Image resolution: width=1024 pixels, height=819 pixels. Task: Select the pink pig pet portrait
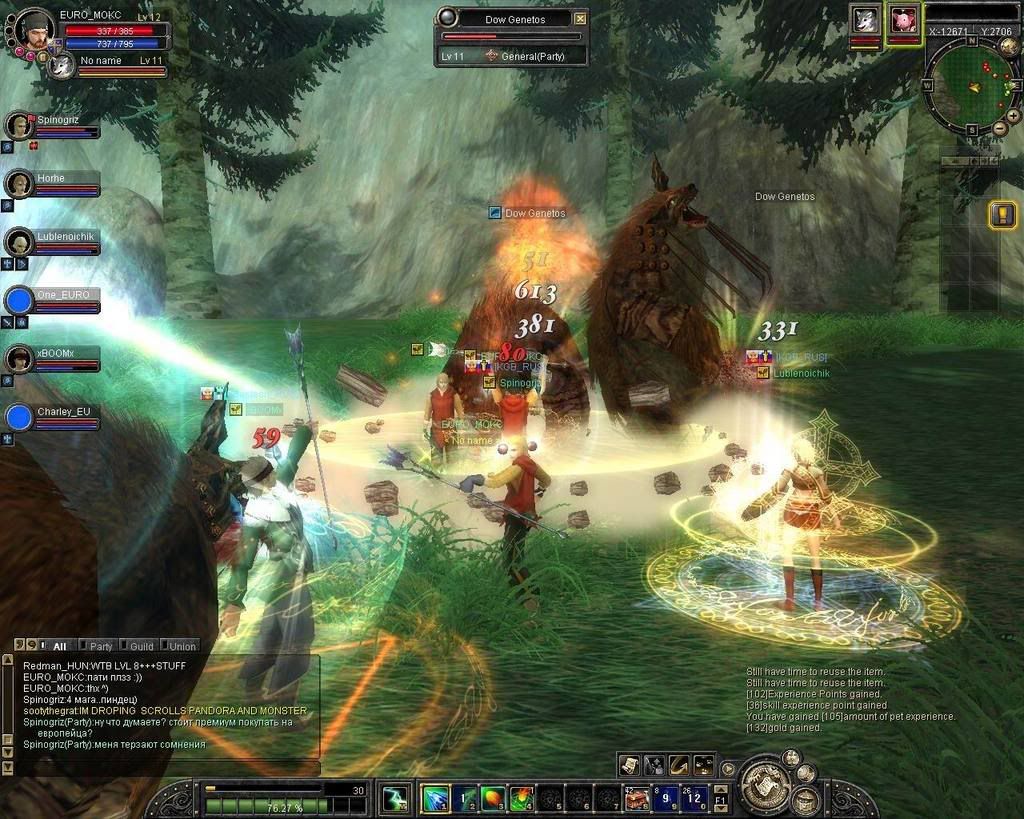904,20
